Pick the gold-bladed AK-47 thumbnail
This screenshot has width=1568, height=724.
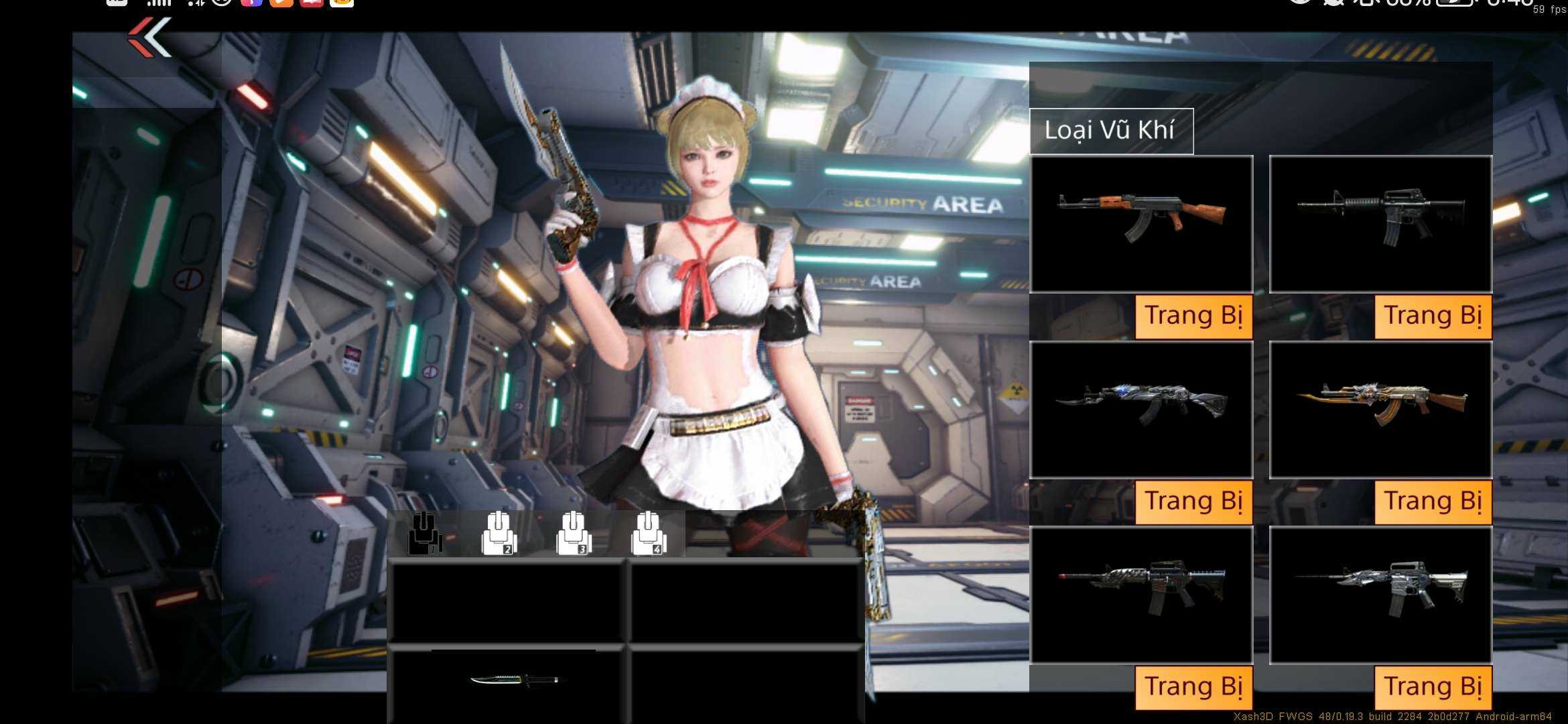coord(1380,410)
